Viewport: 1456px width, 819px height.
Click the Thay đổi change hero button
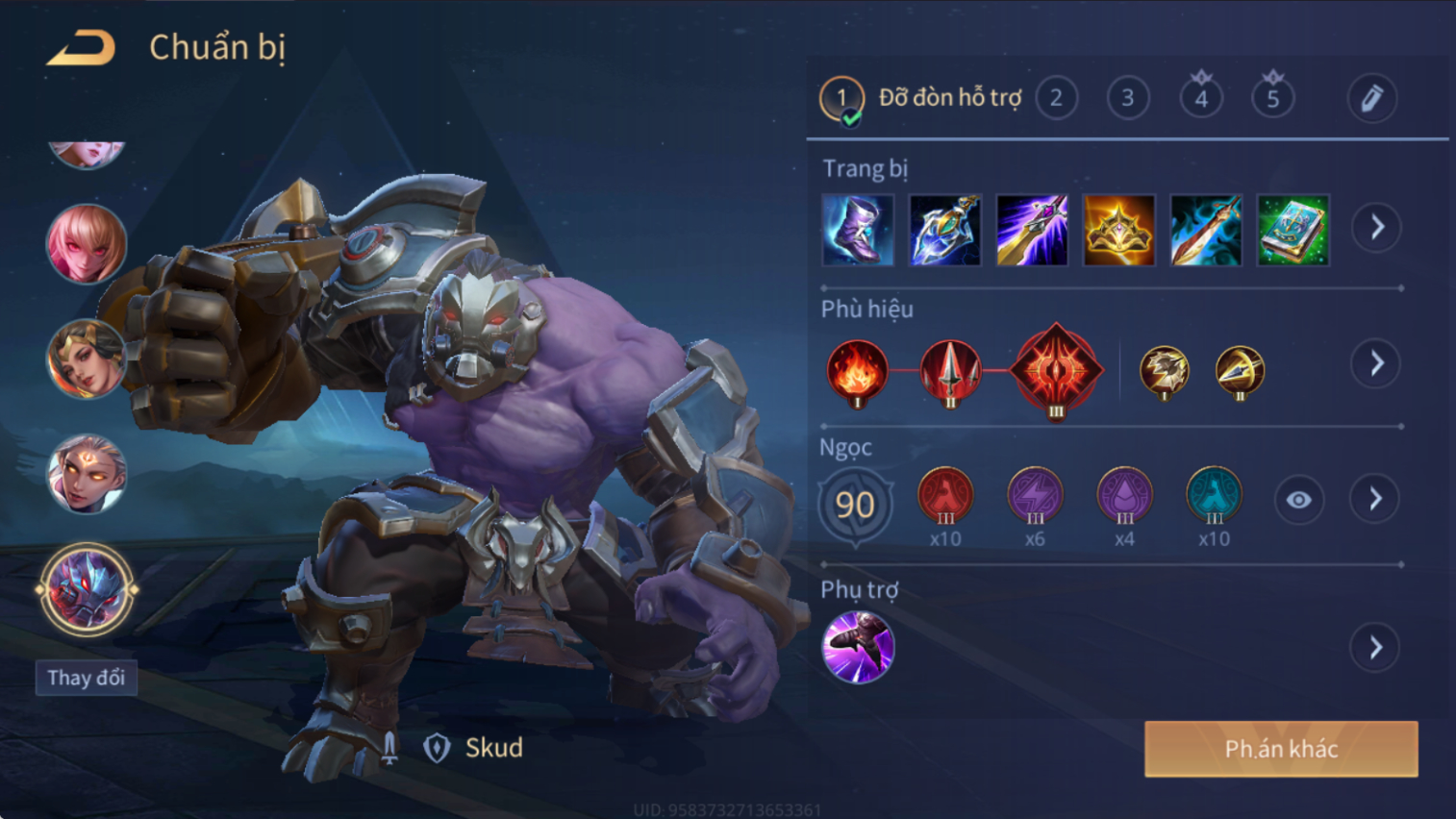click(87, 678)
